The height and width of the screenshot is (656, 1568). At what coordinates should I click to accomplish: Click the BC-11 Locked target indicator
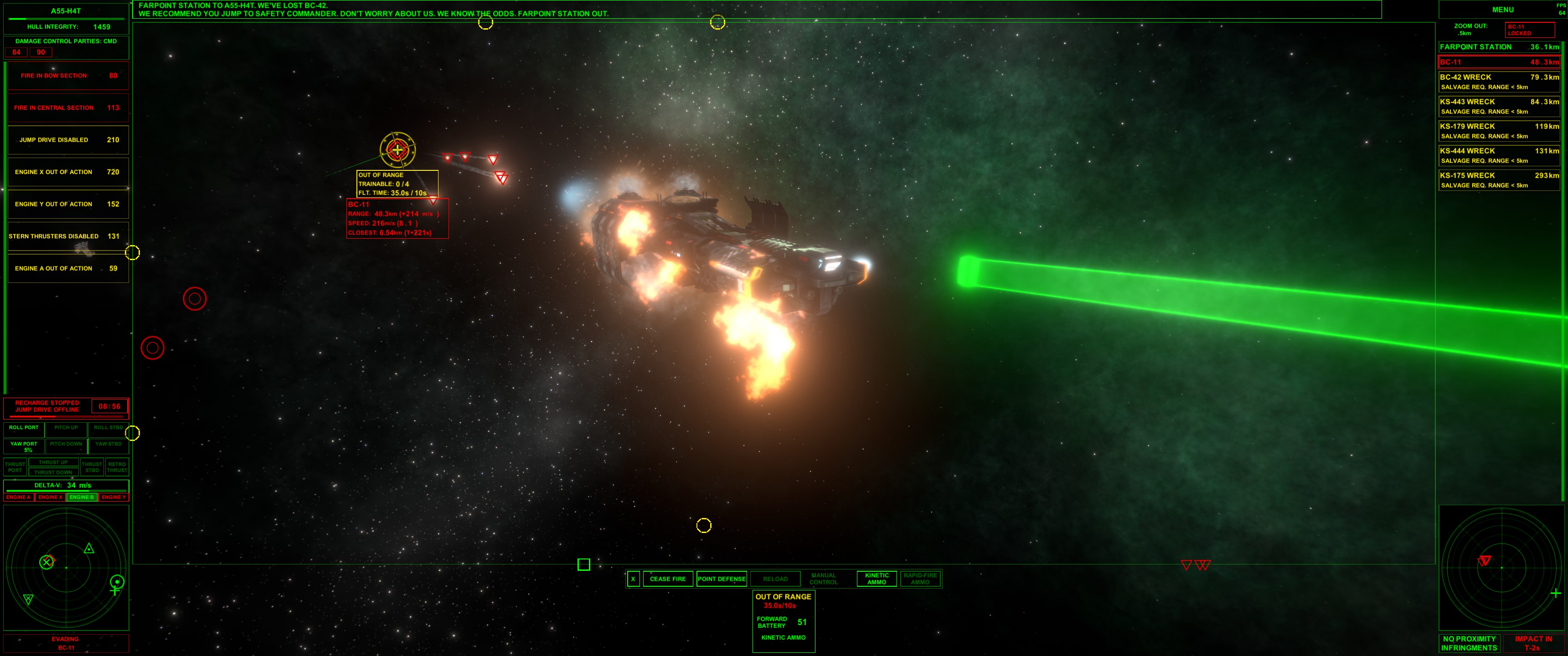[1529, 30]
